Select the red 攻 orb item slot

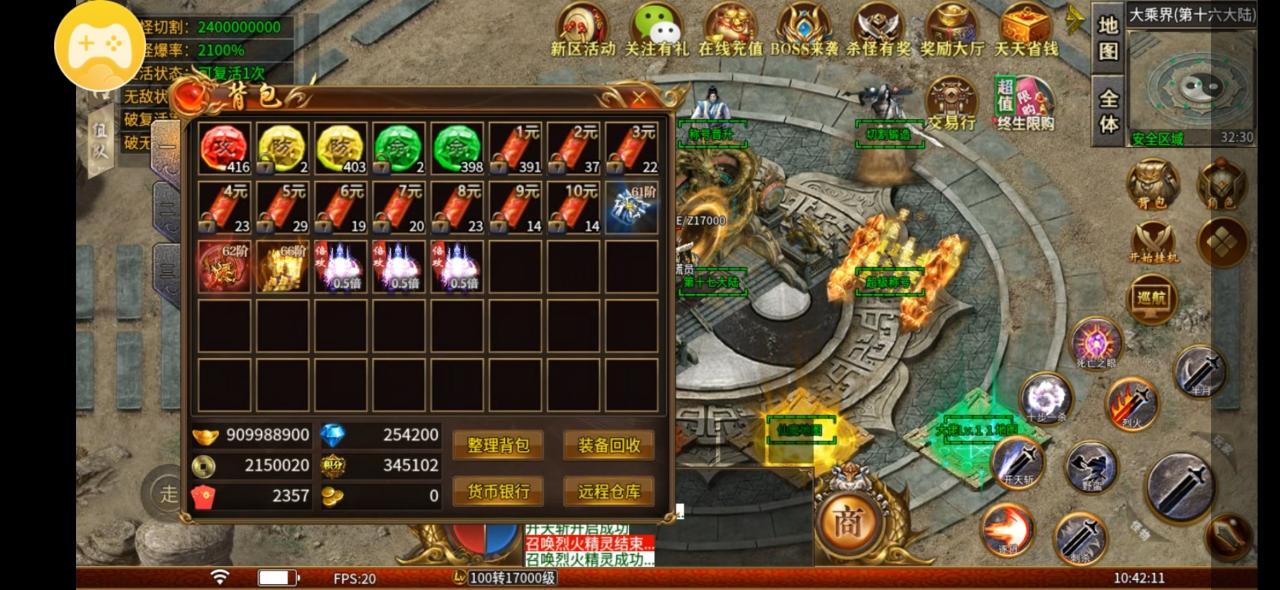click(x=224, y=149)
